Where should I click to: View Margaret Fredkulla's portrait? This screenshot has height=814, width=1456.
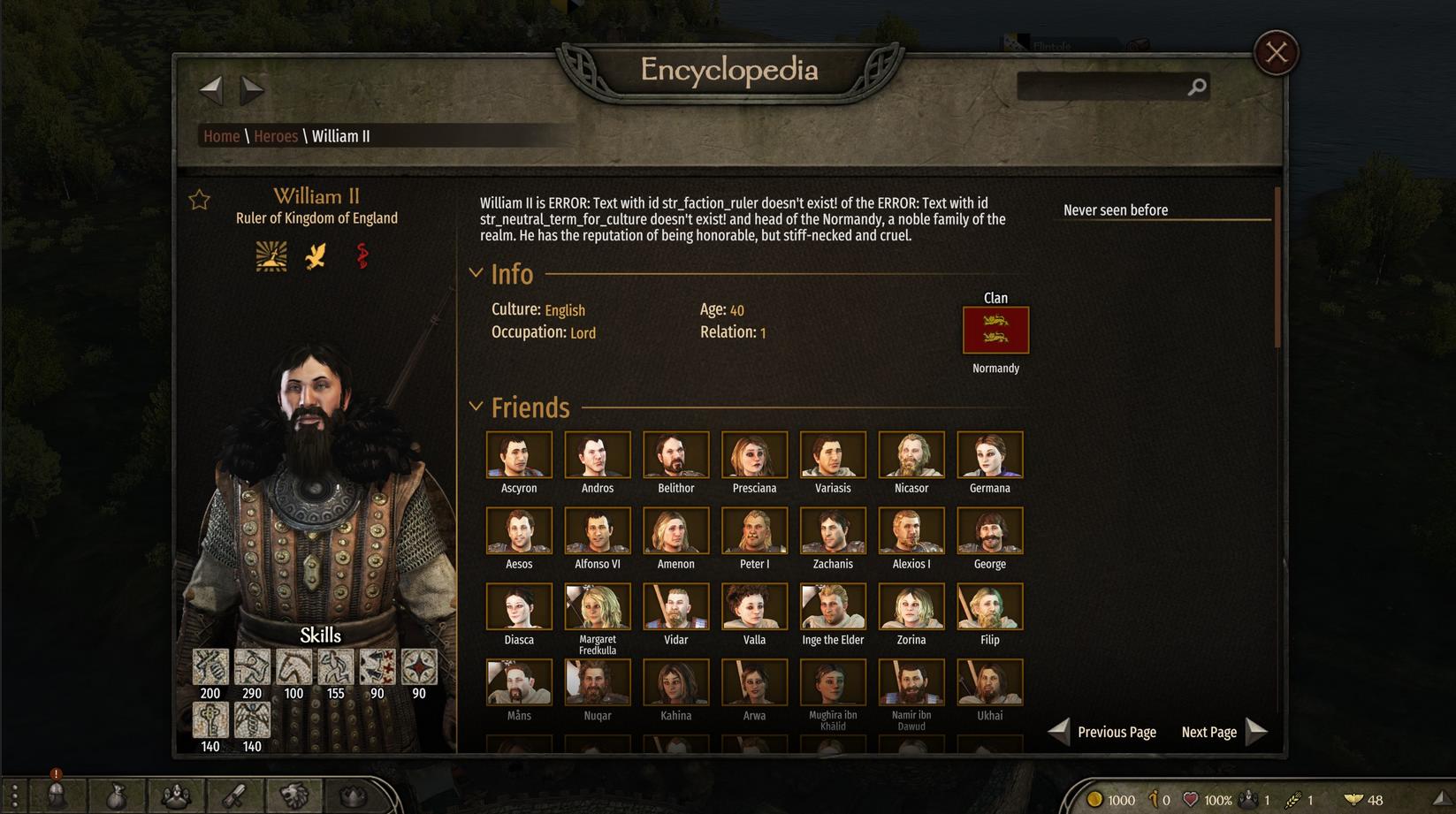598,606
